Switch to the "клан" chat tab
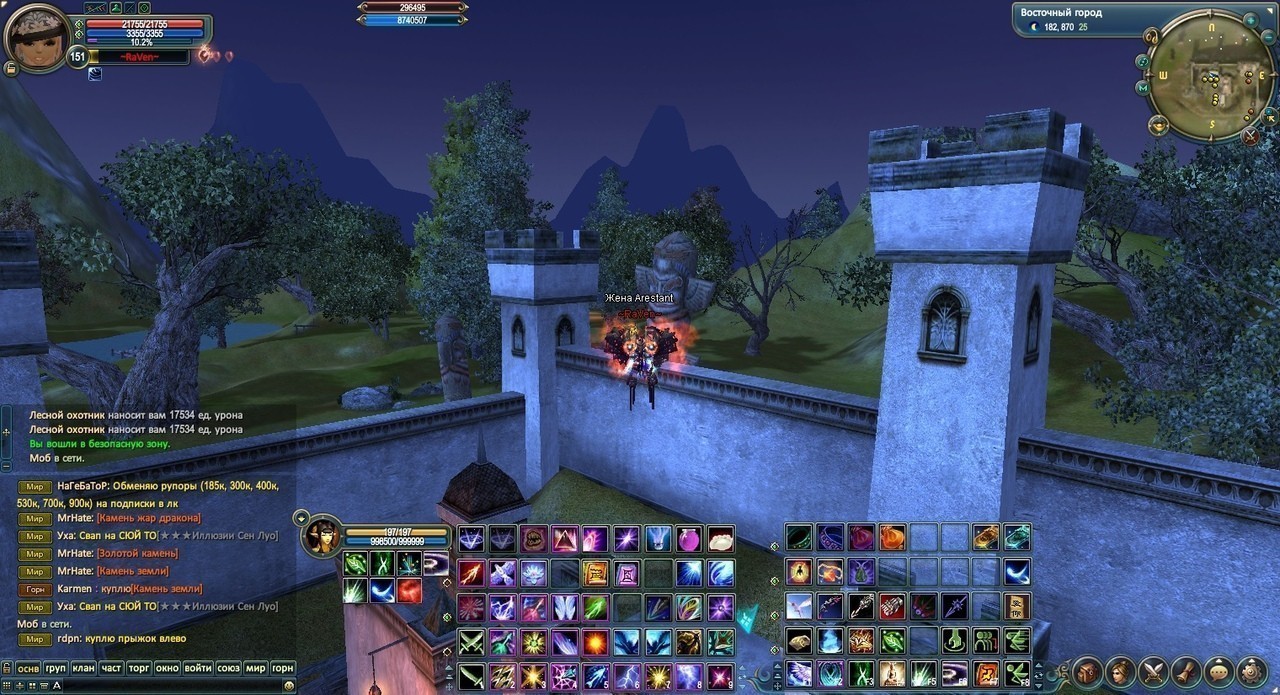This screenshot has height=695, width=1280. coord(84,668)
